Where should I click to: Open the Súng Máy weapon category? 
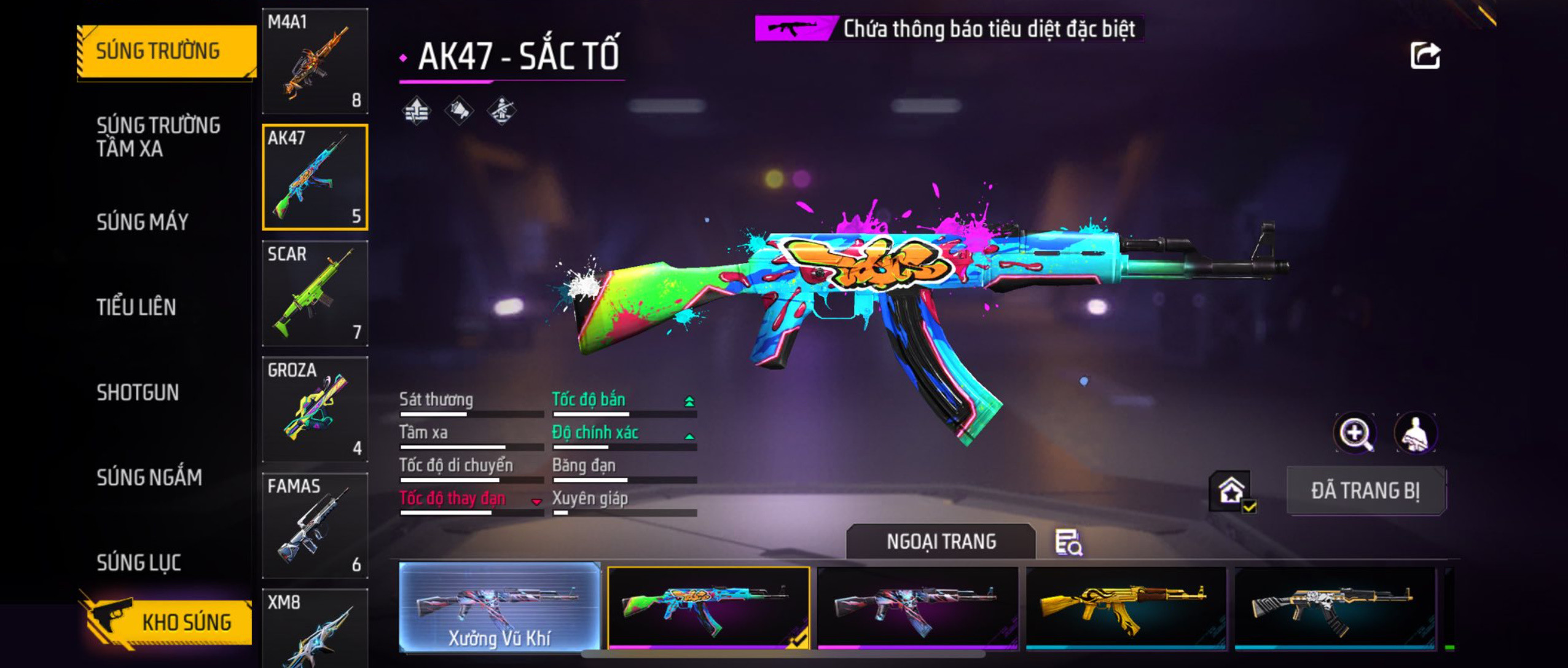[x=143, y=222]
